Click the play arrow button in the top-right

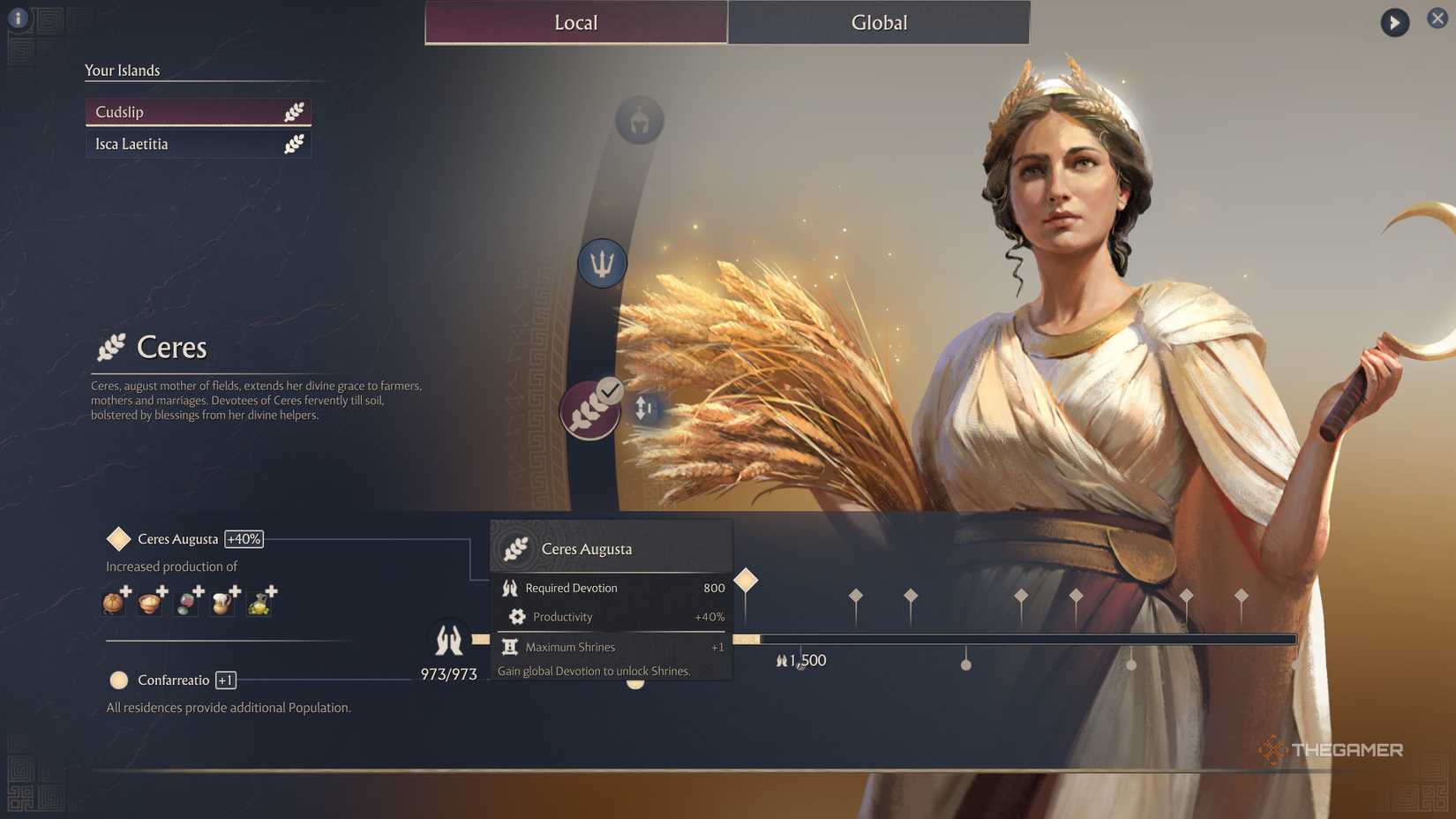[x=1394, y=23]
